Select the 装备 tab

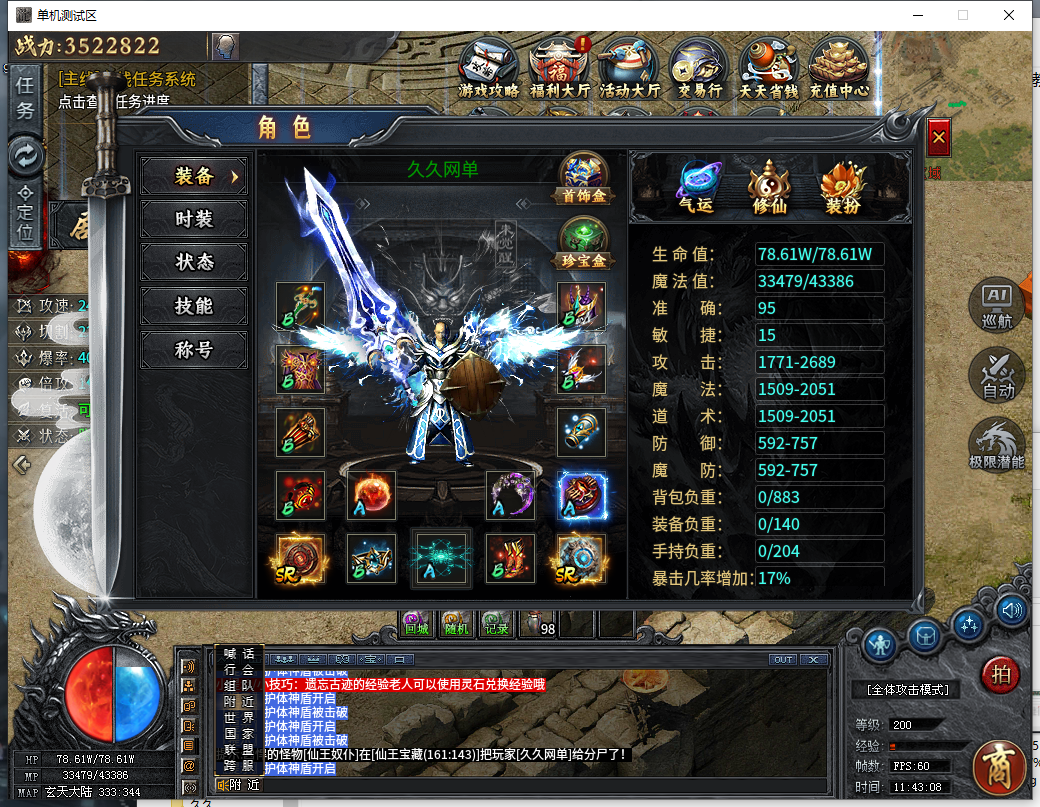tap(194, 176)
